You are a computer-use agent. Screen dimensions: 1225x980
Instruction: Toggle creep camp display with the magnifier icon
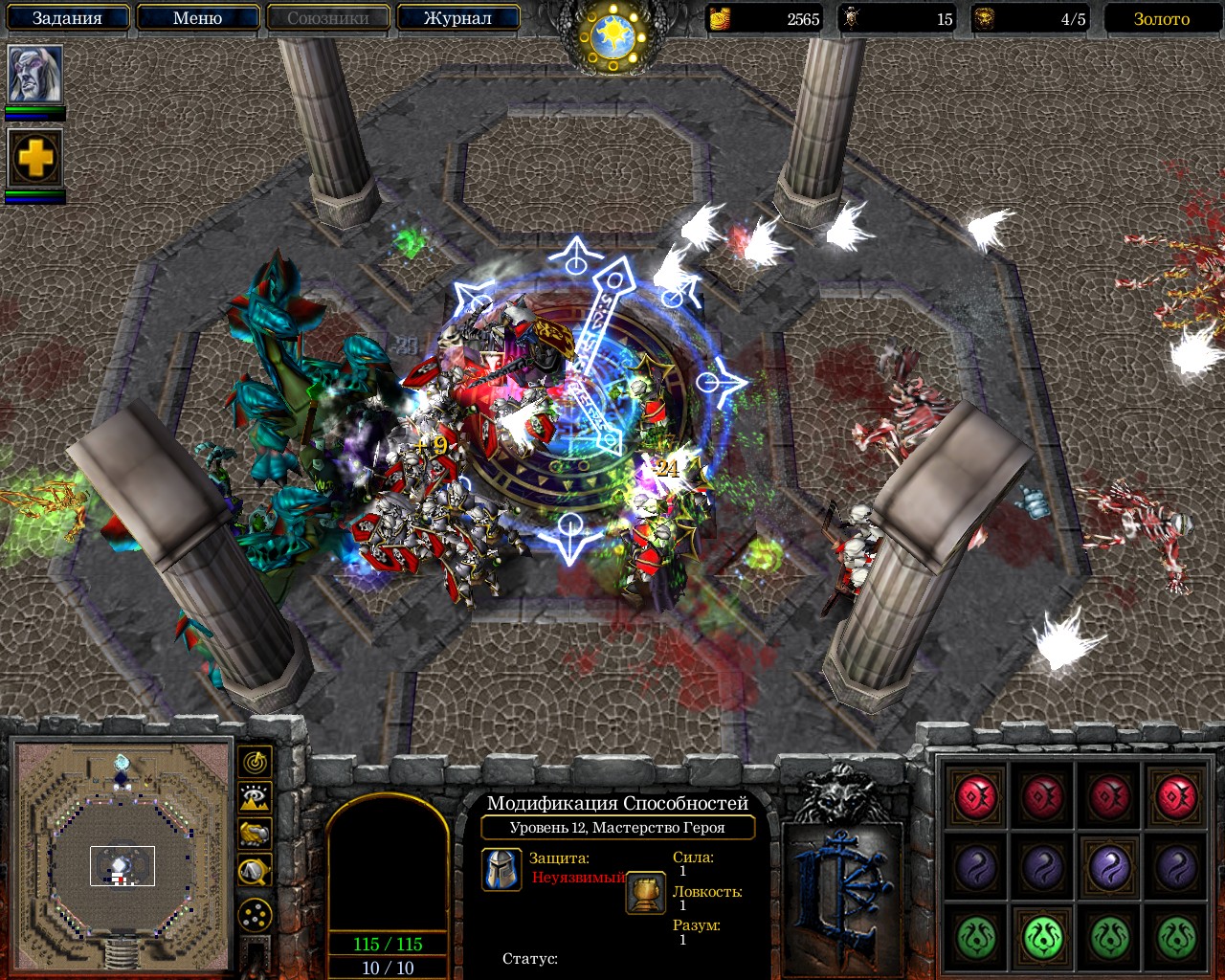pyautogui.click(x=255, y=870)
